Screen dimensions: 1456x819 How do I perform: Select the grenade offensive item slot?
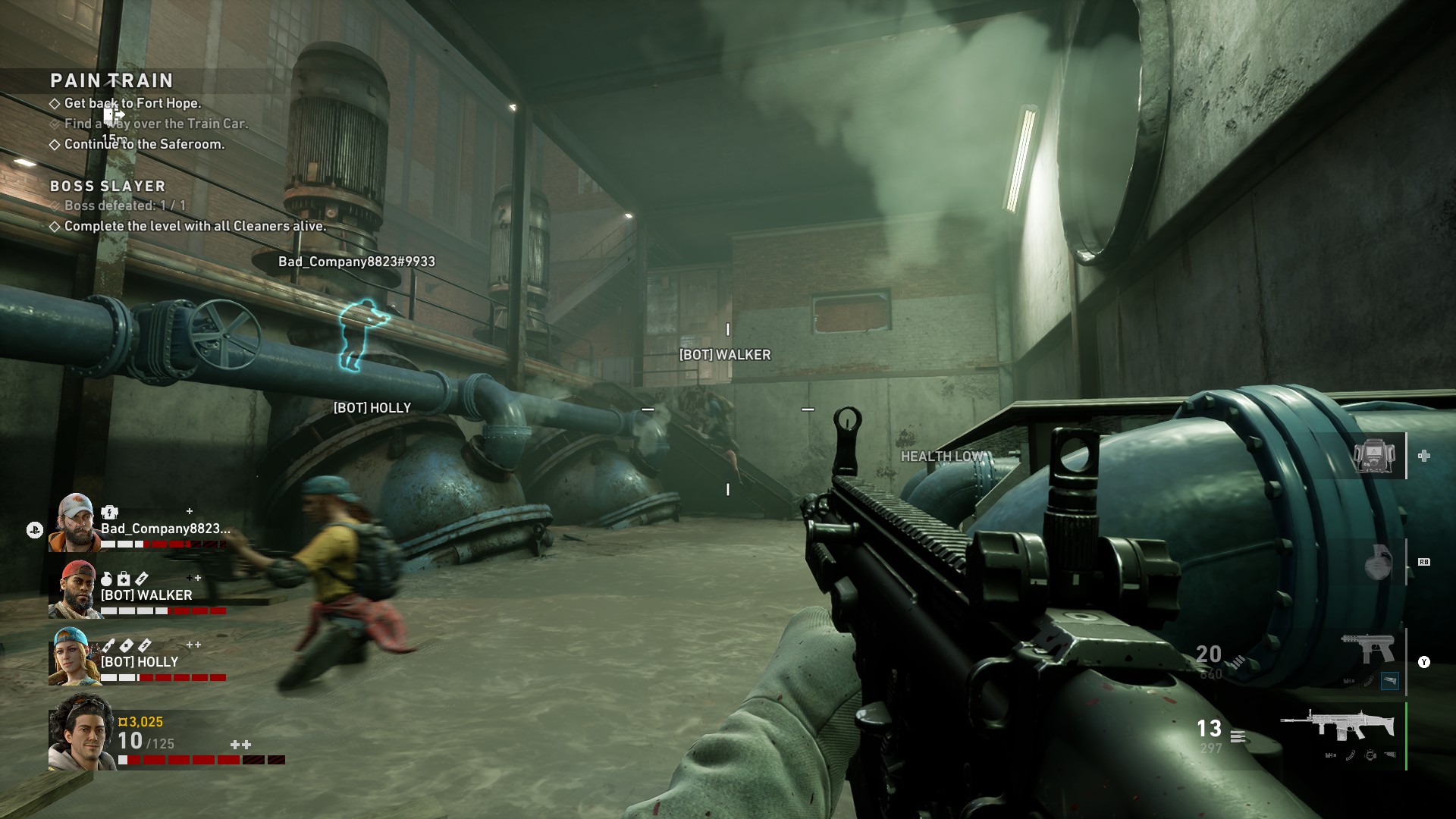tap(1376, 563)
